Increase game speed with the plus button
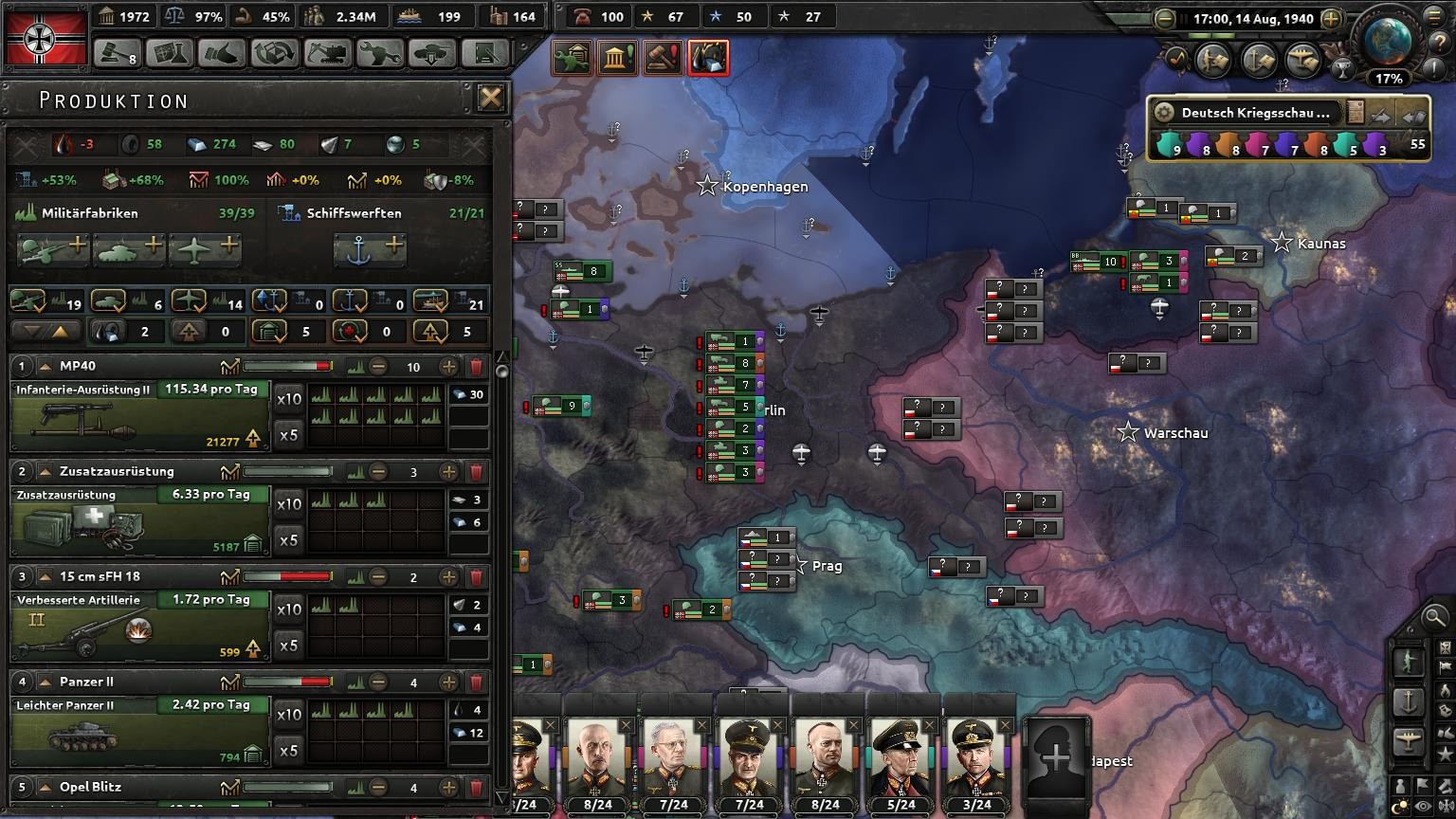The height and width of the screenshot is (819, 1456). coord(1331,18)
